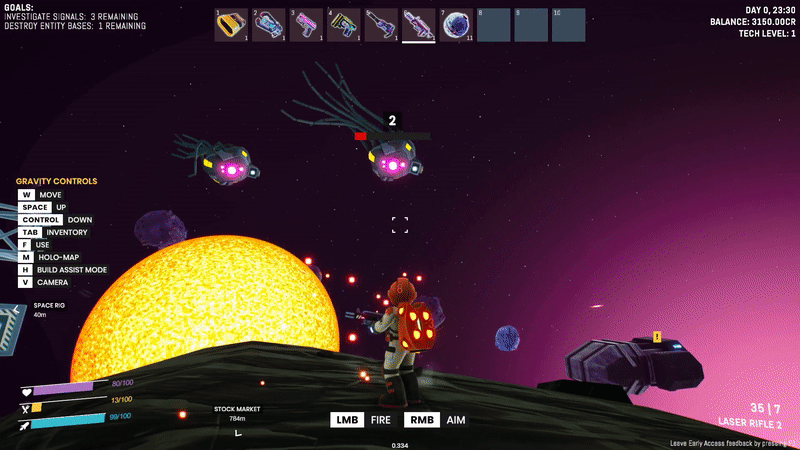This screenshot has height=450, width=800.
Task: Equip the pink pistol in slot 3
Action: 306,25
